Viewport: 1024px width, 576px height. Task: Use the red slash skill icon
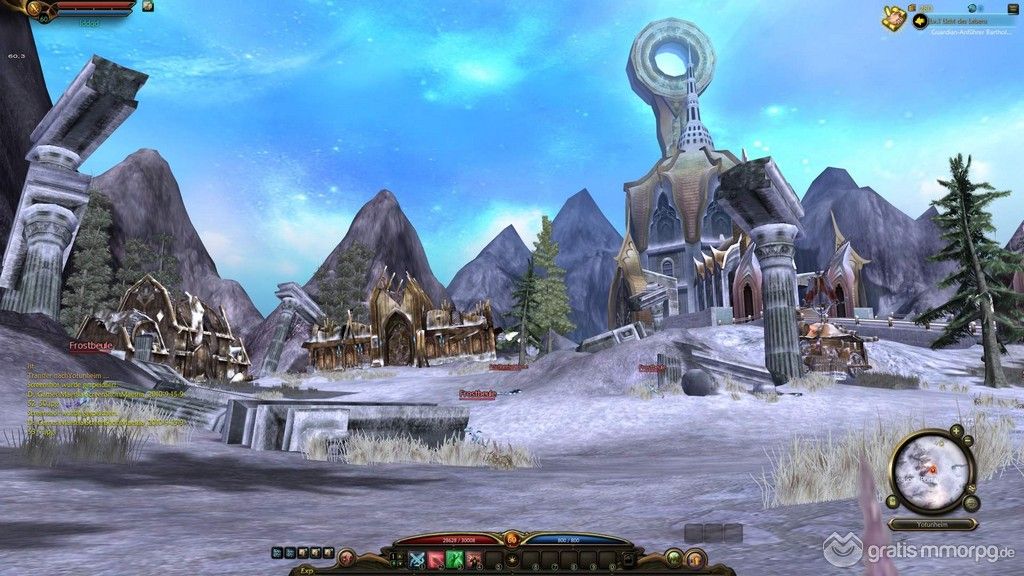point(436,559)
